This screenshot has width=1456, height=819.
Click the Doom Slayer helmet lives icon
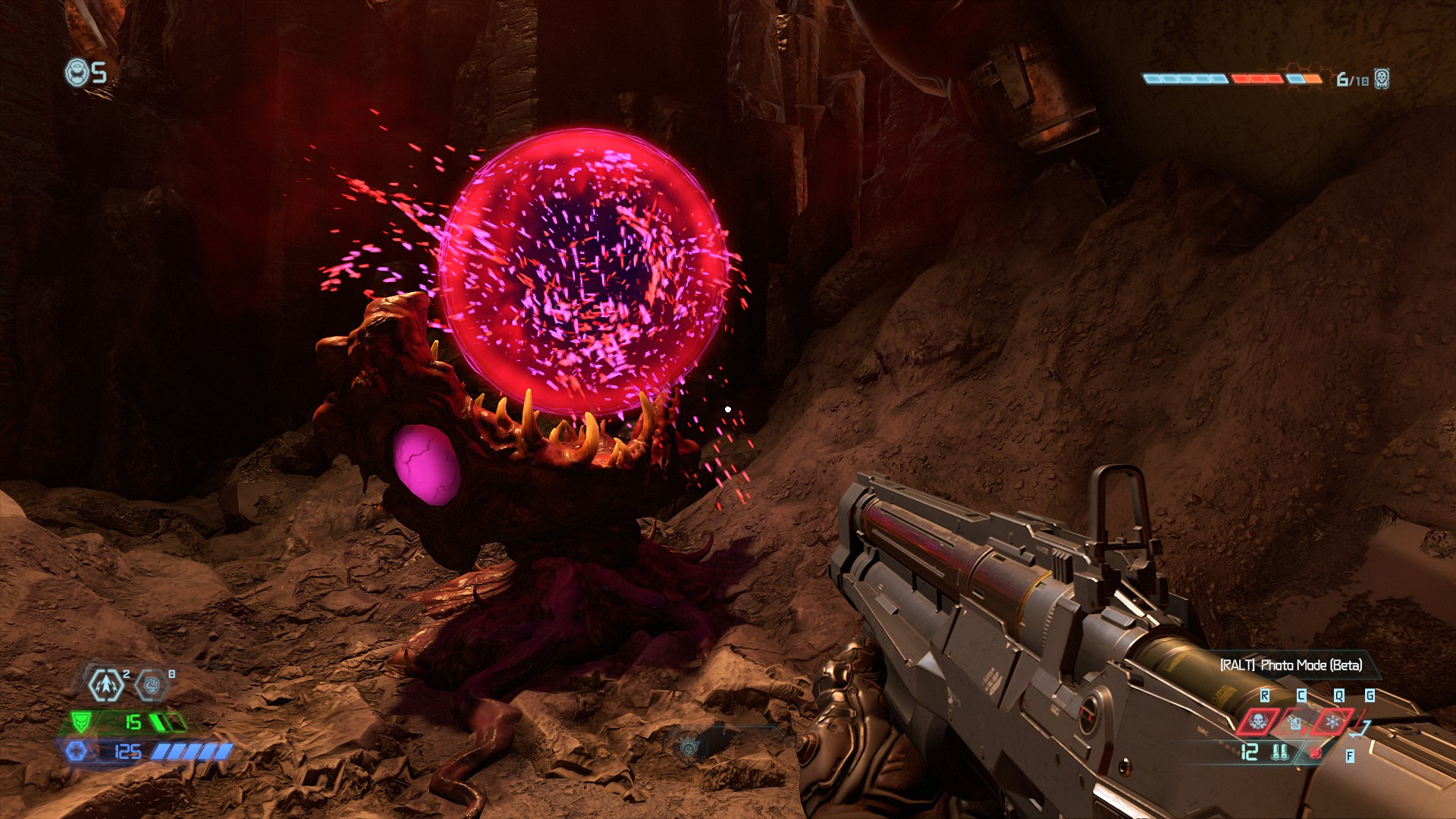(77, 73)
